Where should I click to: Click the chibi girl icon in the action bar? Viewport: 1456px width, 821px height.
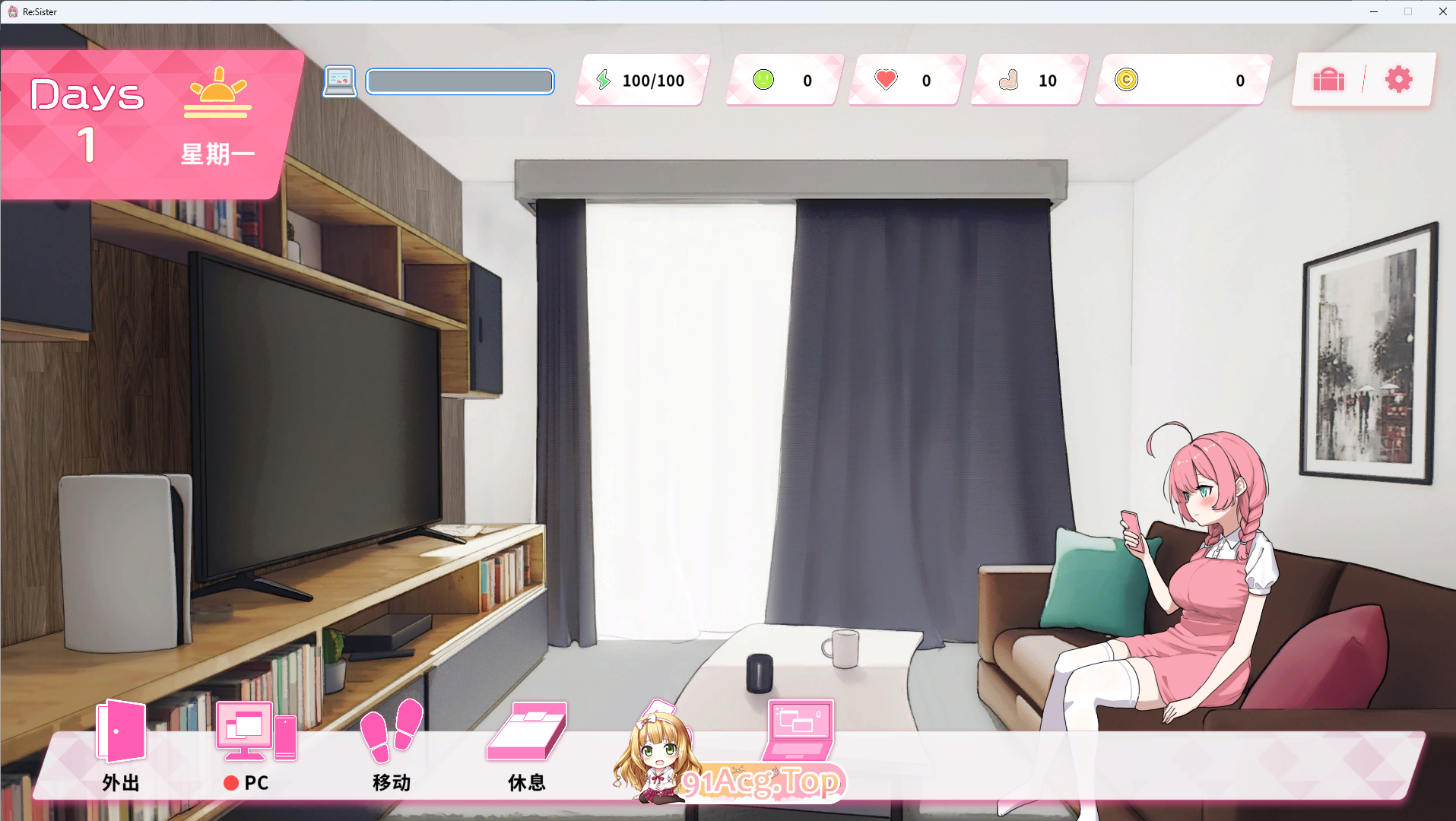coord(655,753)
